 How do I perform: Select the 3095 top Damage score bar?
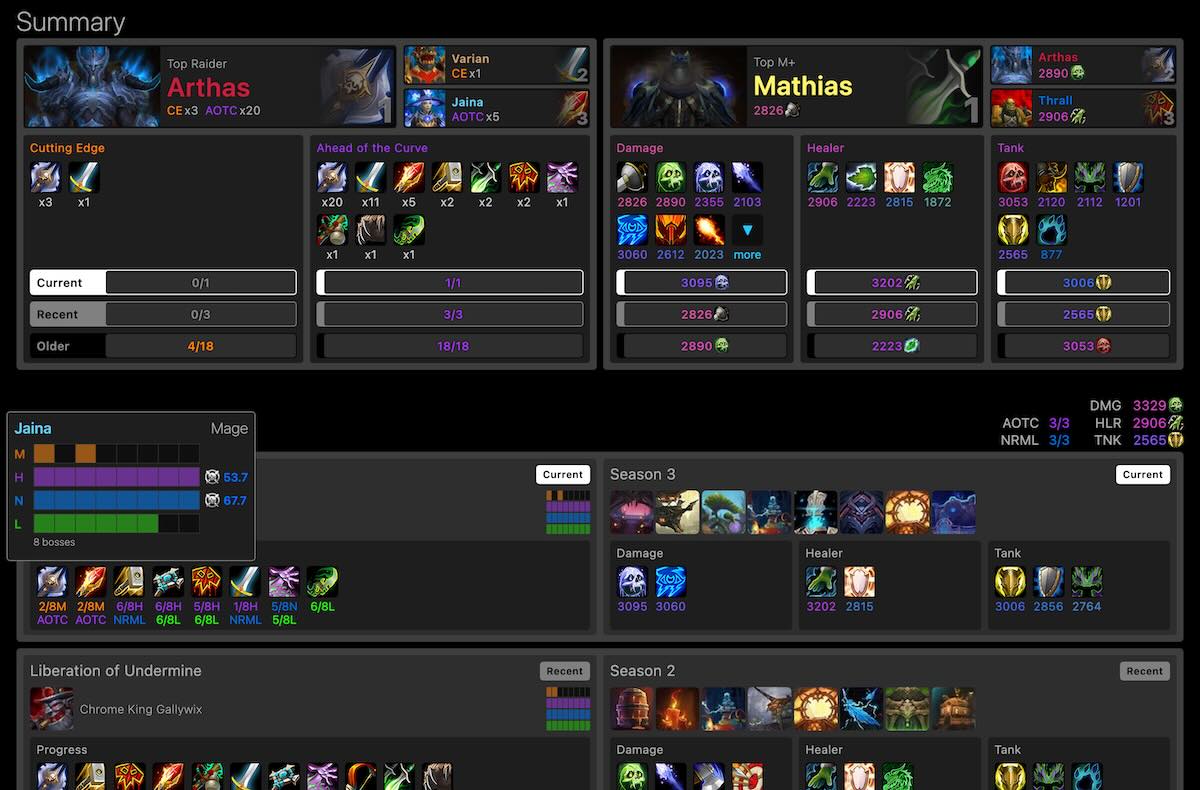(x=703, y=283)
